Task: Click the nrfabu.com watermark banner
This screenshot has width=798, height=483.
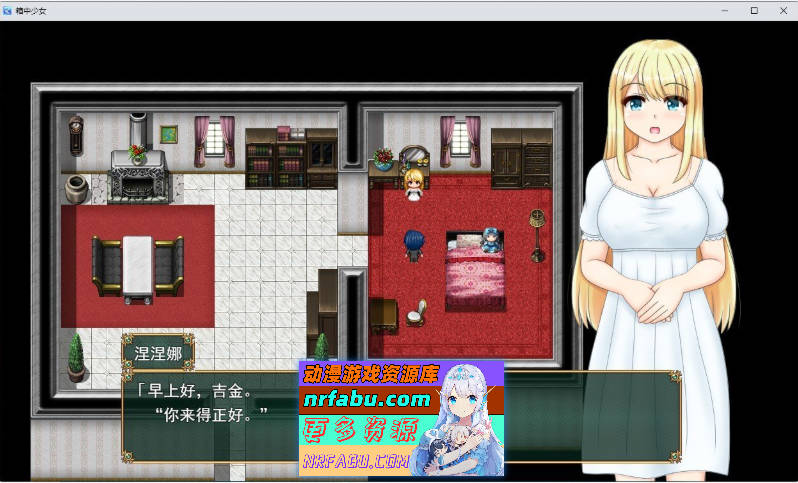Action: tap(400, 418)
